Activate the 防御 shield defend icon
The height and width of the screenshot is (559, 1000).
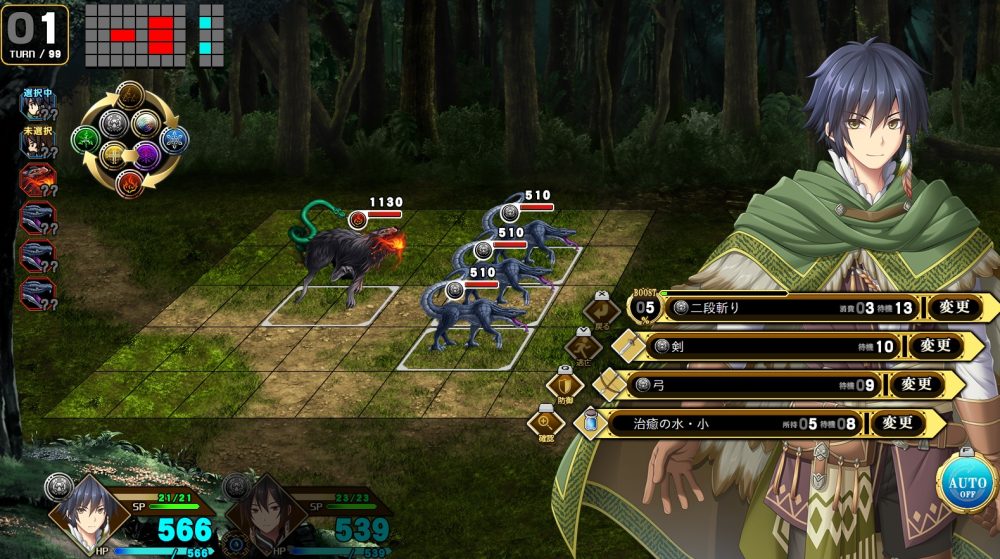coord(563,385)
